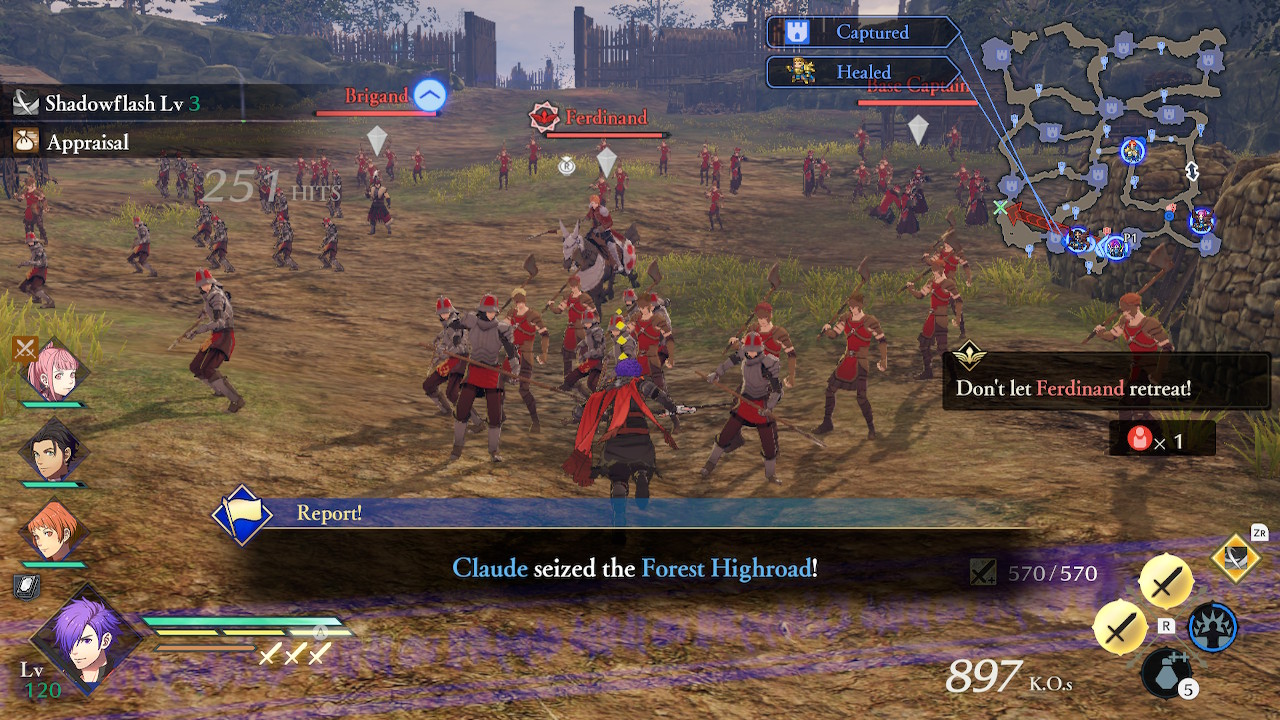Expand the minimap using its arrow indicator
The width and height of the screenshot is (1280, 720).
click(x=1192, y=170)
